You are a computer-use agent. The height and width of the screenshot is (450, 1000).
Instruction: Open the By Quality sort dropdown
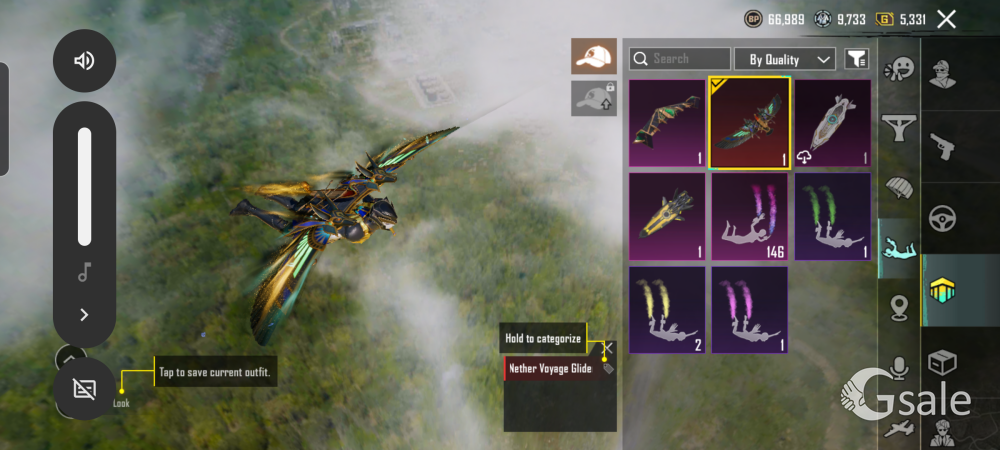[x=785, y=59]
